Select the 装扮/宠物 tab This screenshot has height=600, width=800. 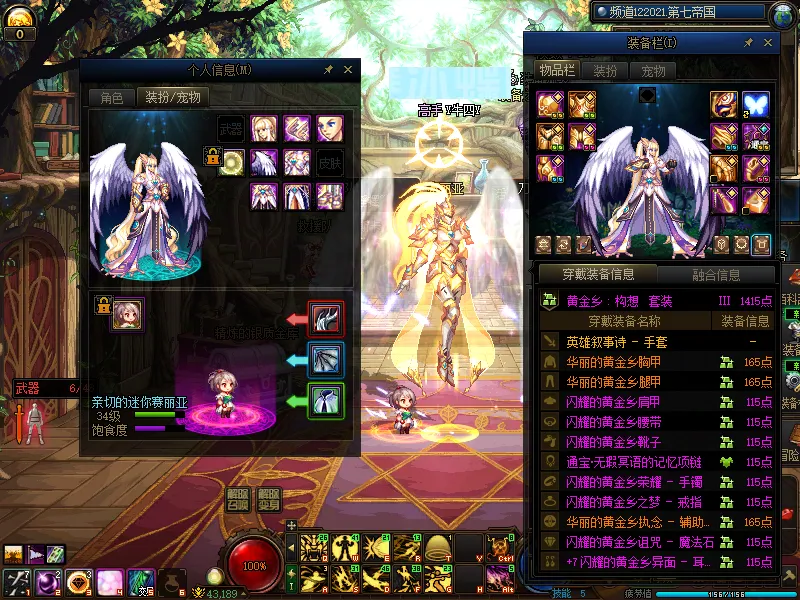(x=173, y=97)
